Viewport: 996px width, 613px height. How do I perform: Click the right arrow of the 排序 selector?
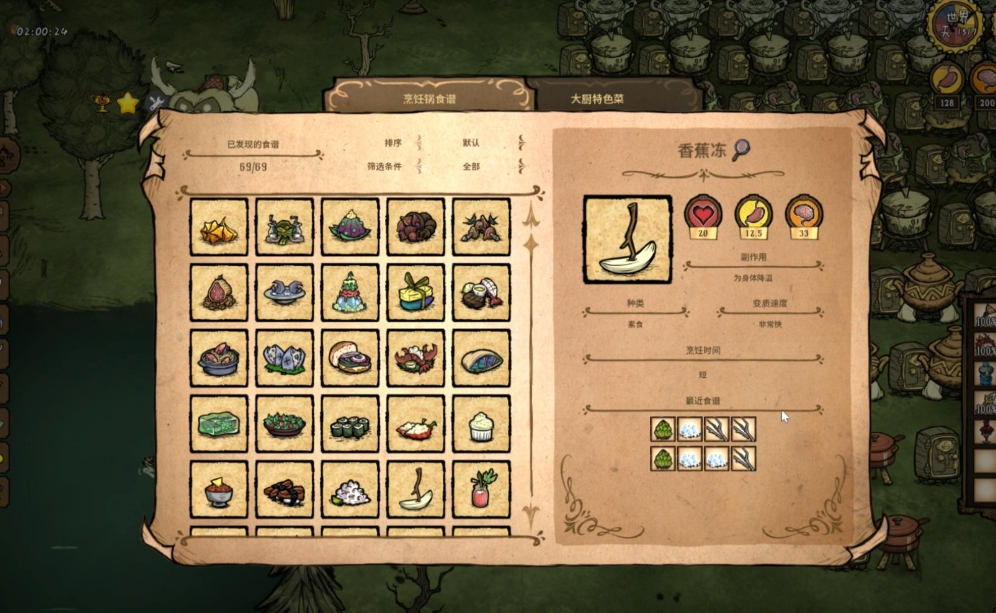[521, 144]
